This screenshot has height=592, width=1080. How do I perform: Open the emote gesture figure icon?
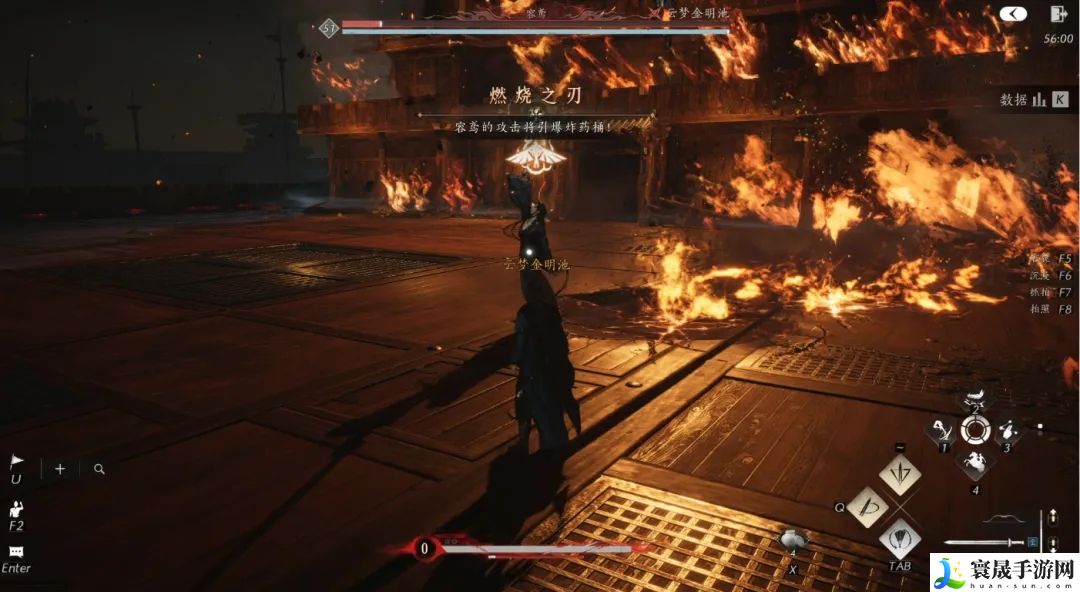pos(17,509)
